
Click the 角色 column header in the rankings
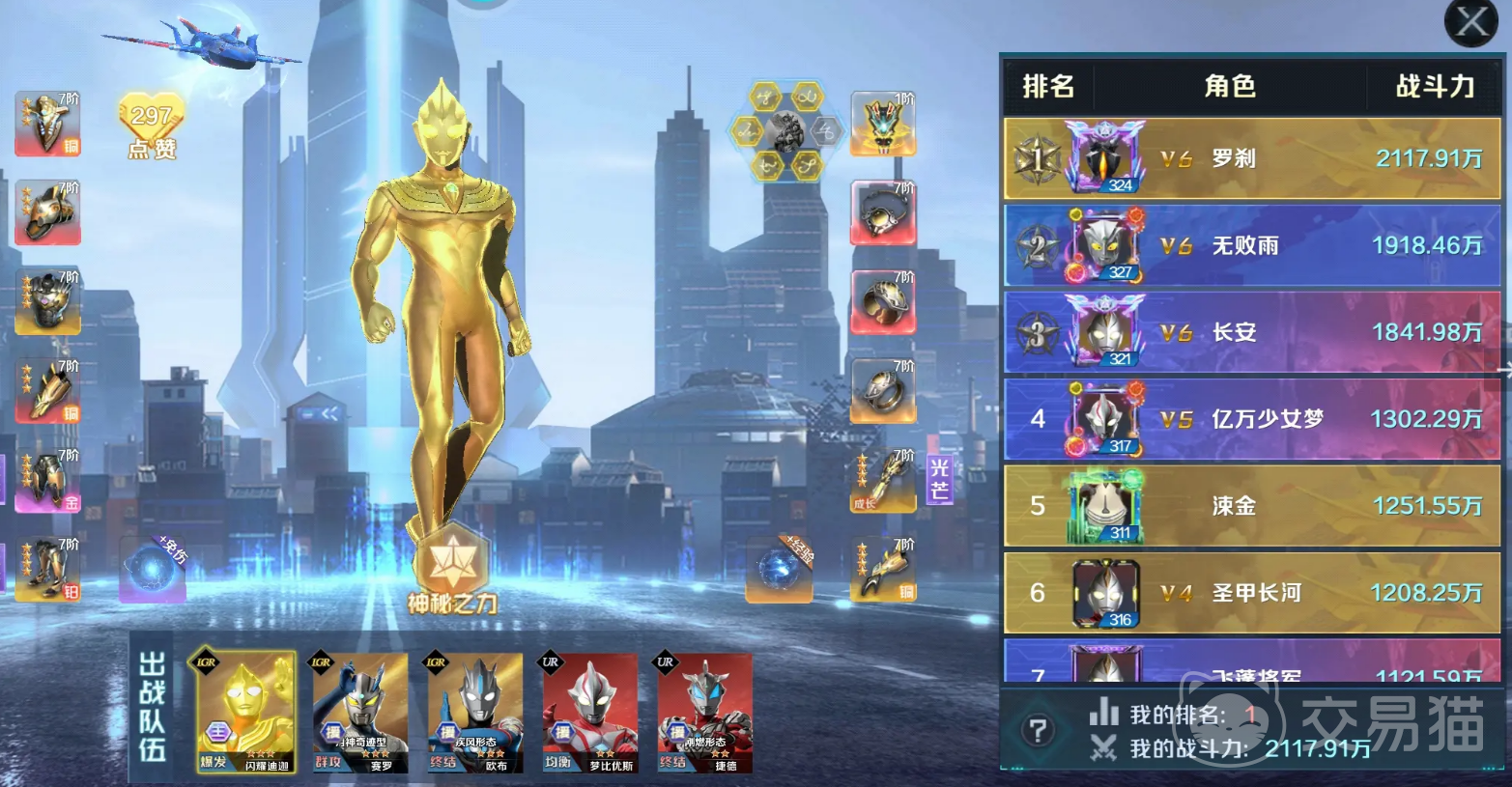coord(1229,86)
